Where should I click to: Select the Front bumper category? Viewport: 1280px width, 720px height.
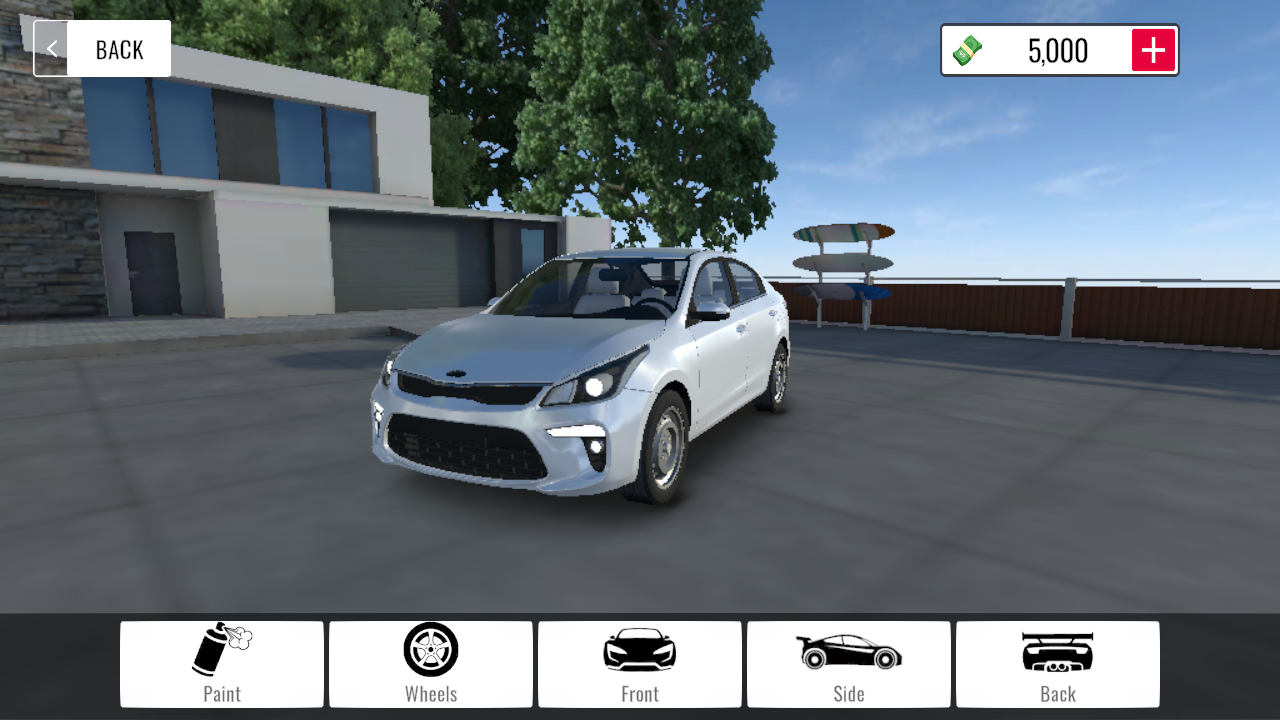[640, 664]
